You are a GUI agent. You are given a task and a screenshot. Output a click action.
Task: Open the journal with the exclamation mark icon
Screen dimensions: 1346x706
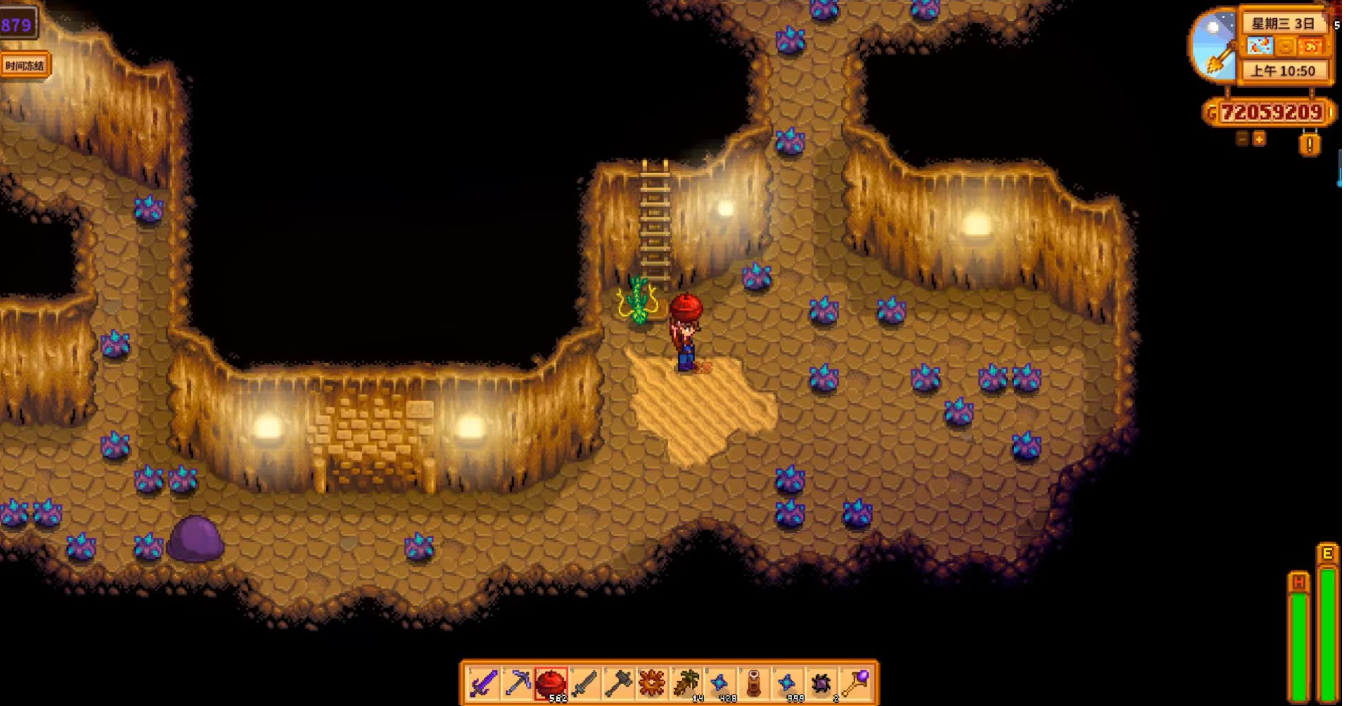(1310, 144)
